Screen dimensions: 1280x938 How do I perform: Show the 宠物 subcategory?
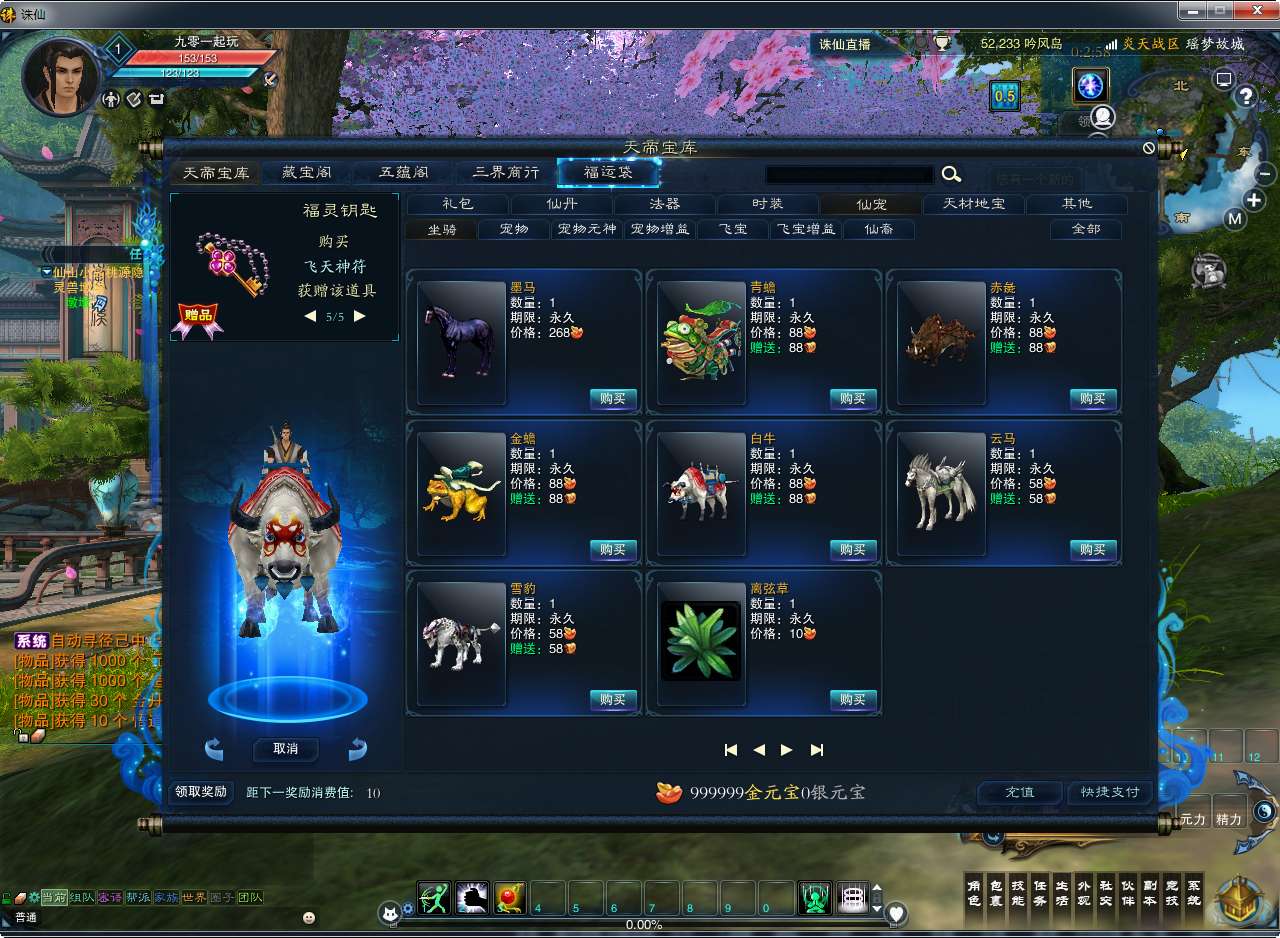tap(514, 230)
